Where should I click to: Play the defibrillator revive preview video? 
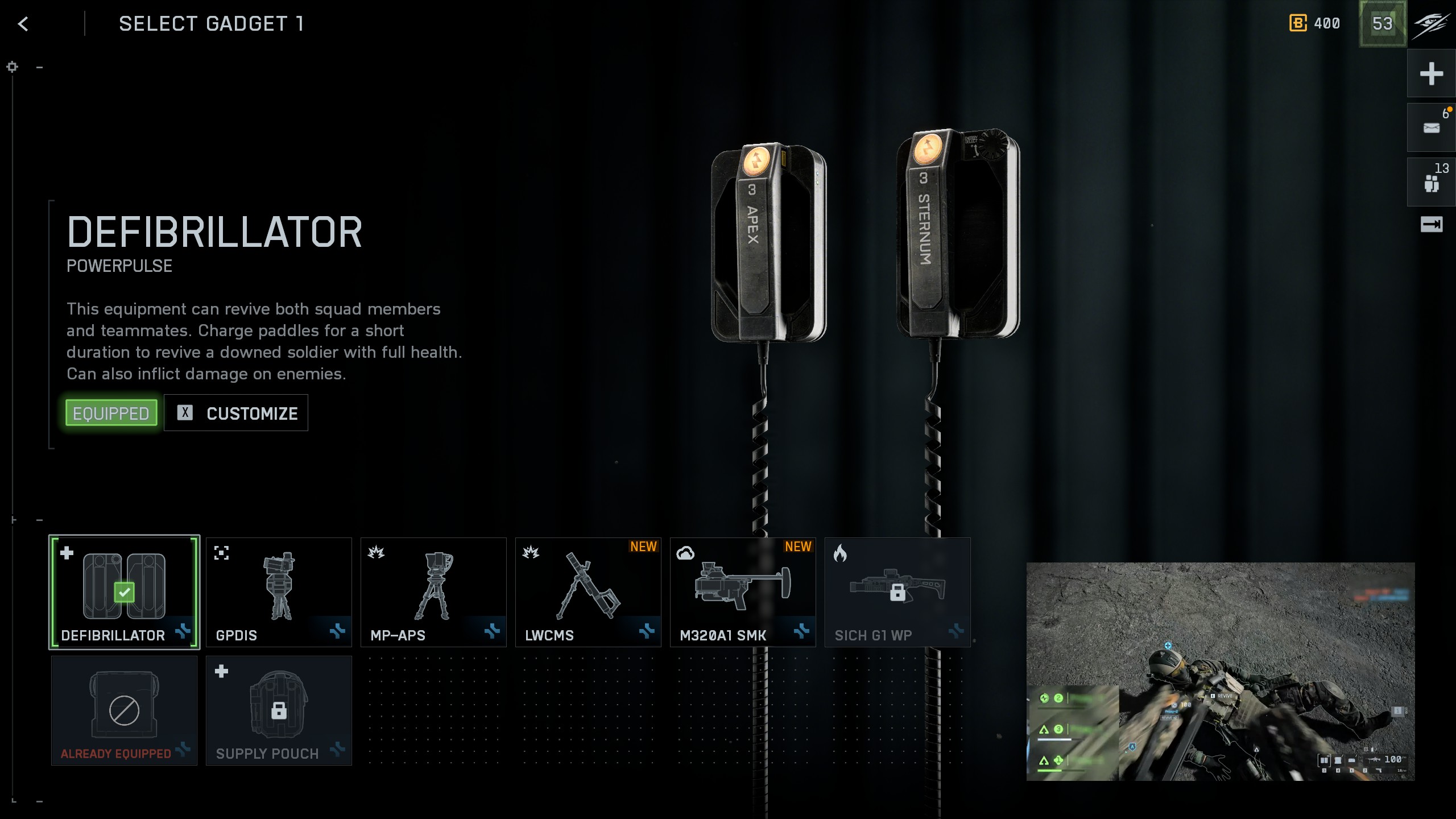click(1220, 671)
